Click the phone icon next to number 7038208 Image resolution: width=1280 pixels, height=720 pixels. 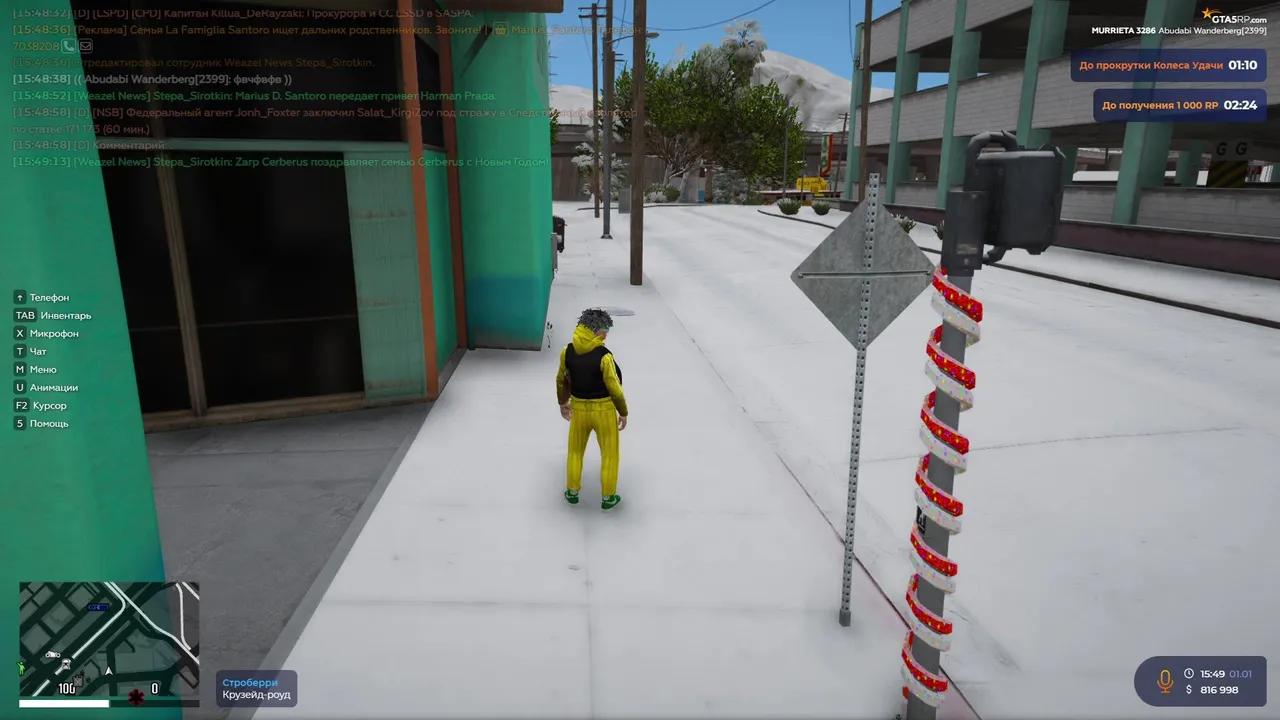(x=68, y=45)
